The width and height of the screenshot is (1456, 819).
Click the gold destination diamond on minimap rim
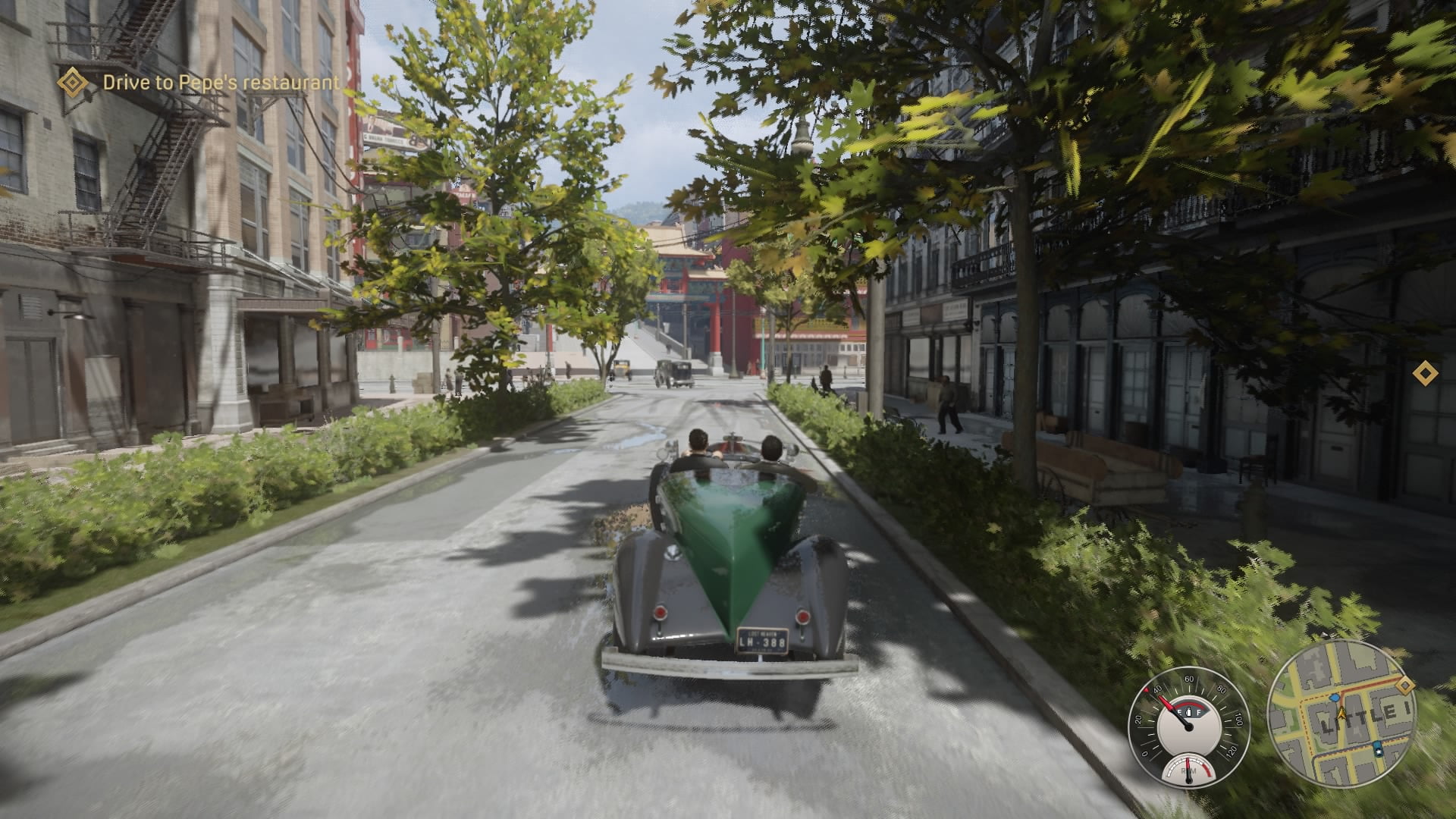1406,685
